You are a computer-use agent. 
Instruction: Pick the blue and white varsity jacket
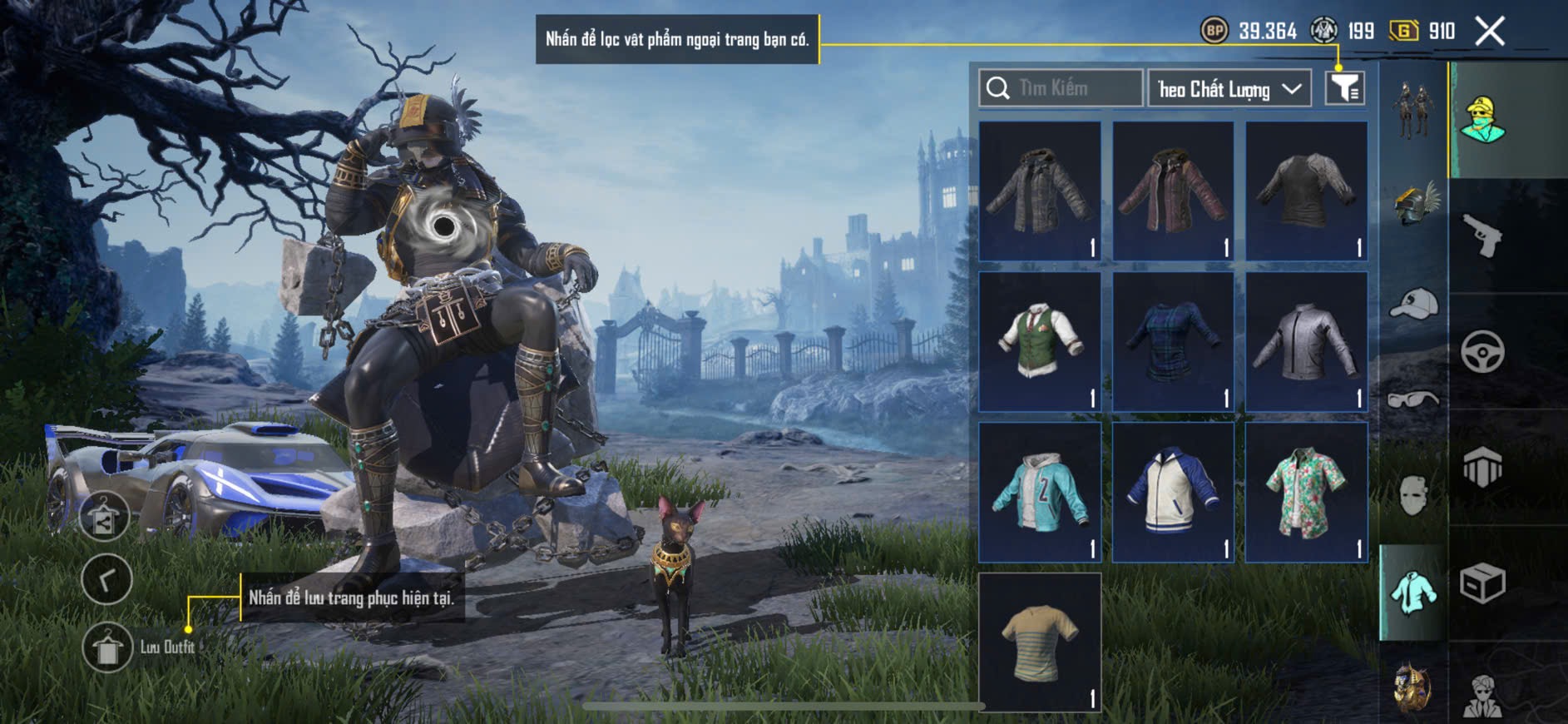[1173, 492]
